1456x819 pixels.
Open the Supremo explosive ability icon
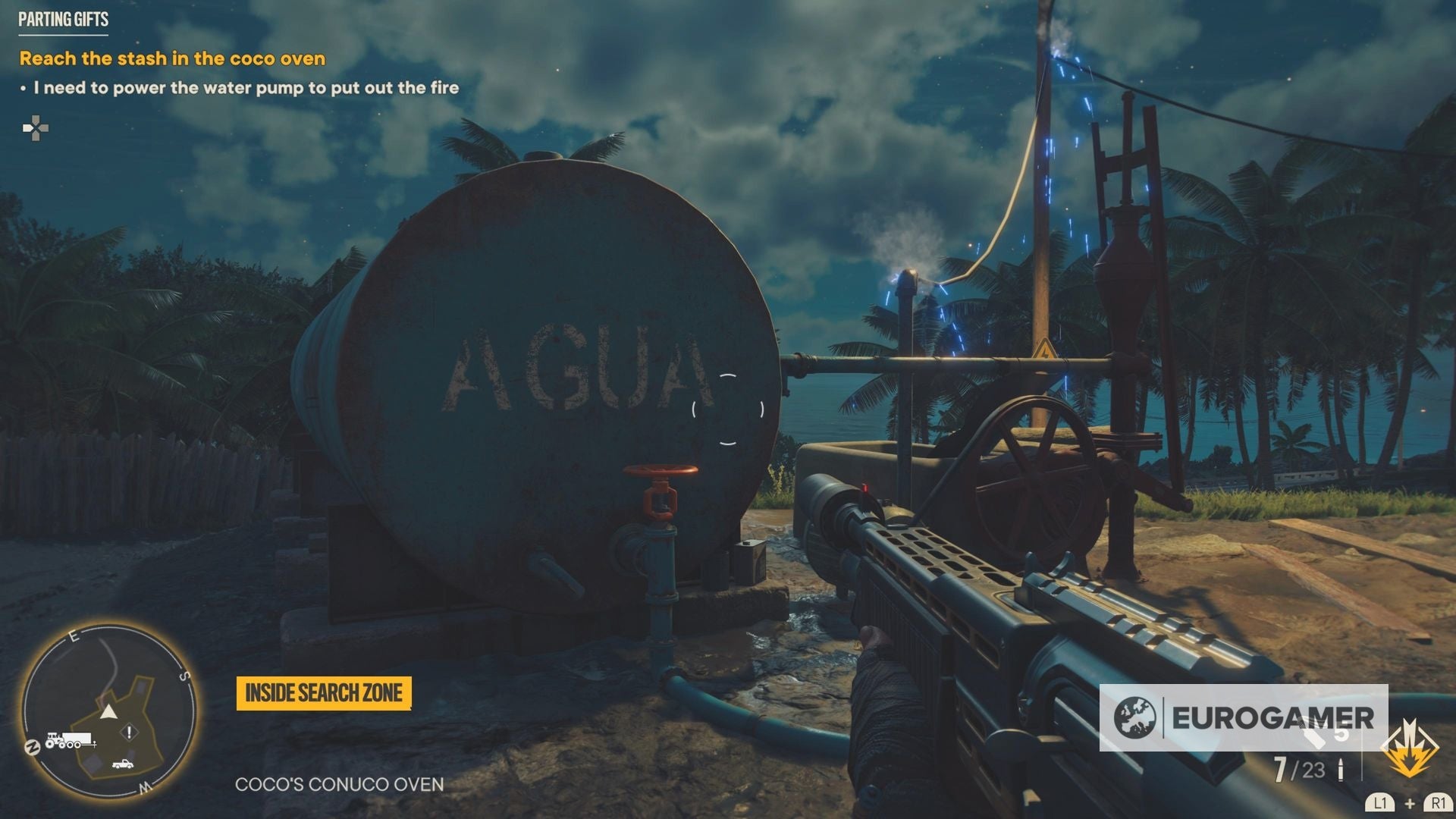(1409, 748)
